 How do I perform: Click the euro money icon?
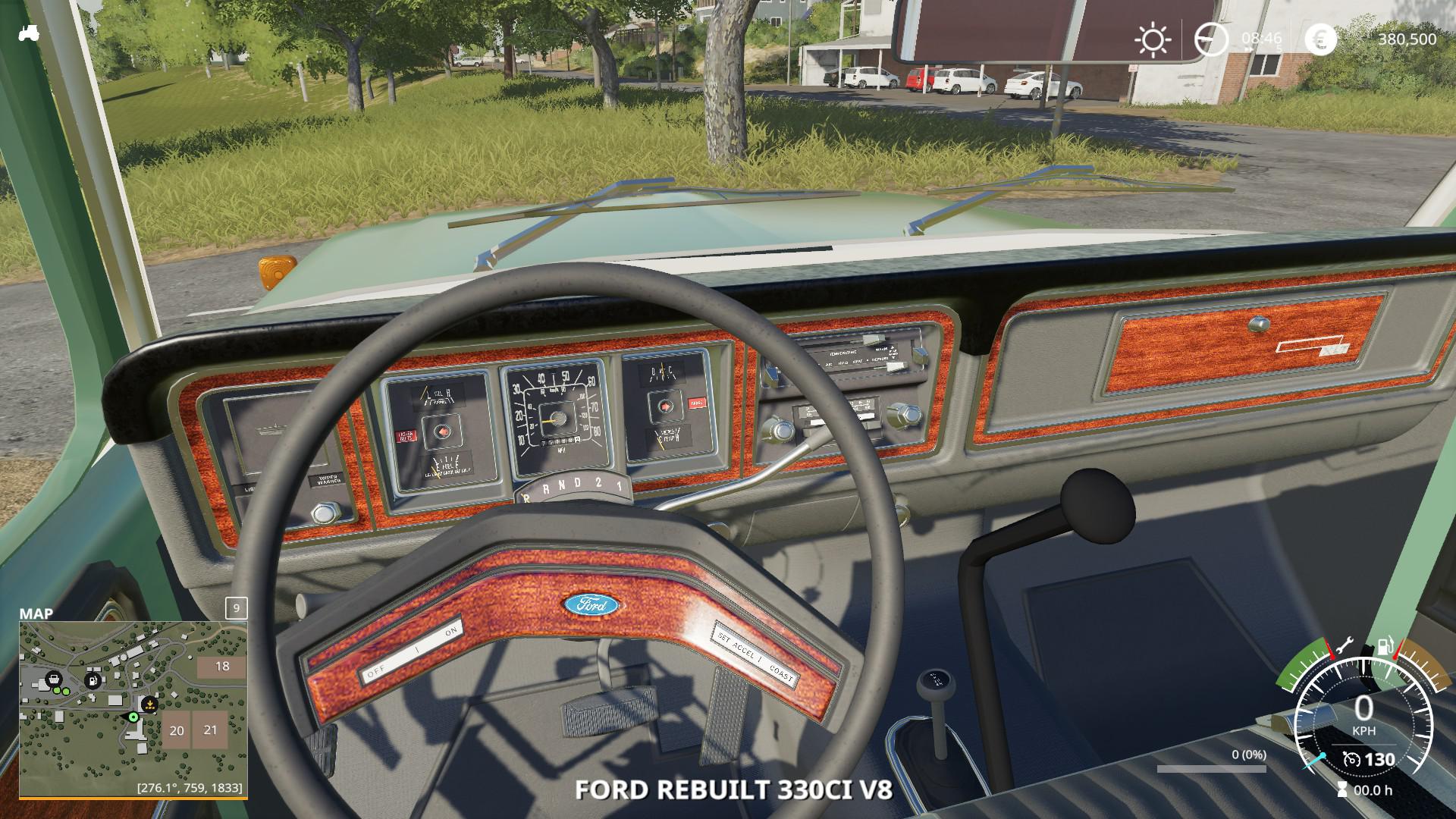[1320, 39]
